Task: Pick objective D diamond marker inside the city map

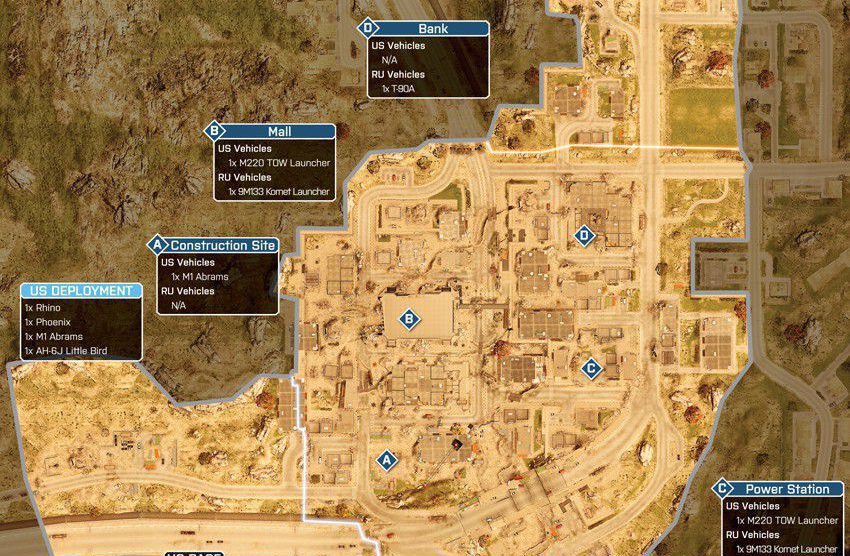Action: [585, 236]
